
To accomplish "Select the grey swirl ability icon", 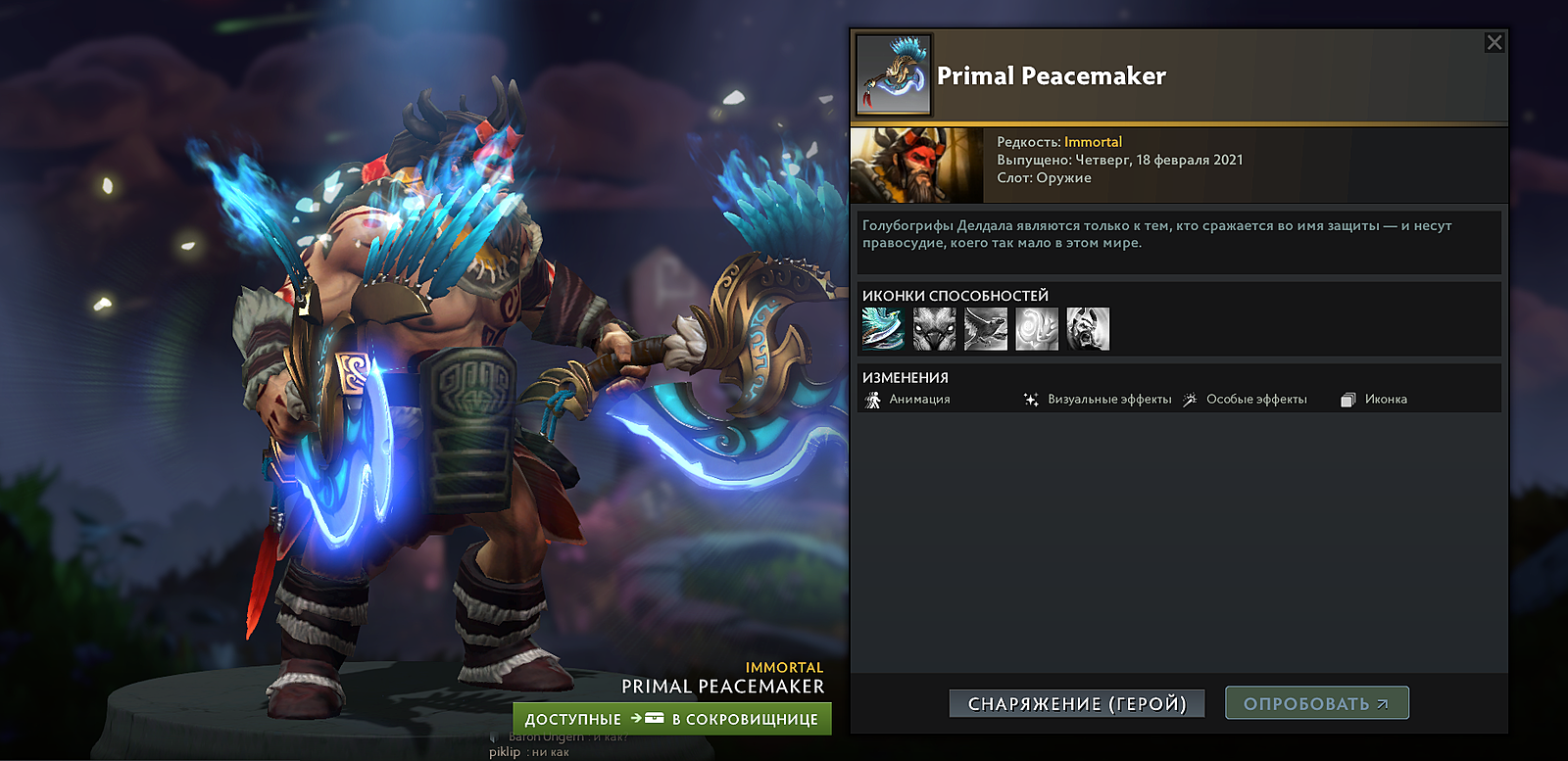I will [x=1036, y=329].
